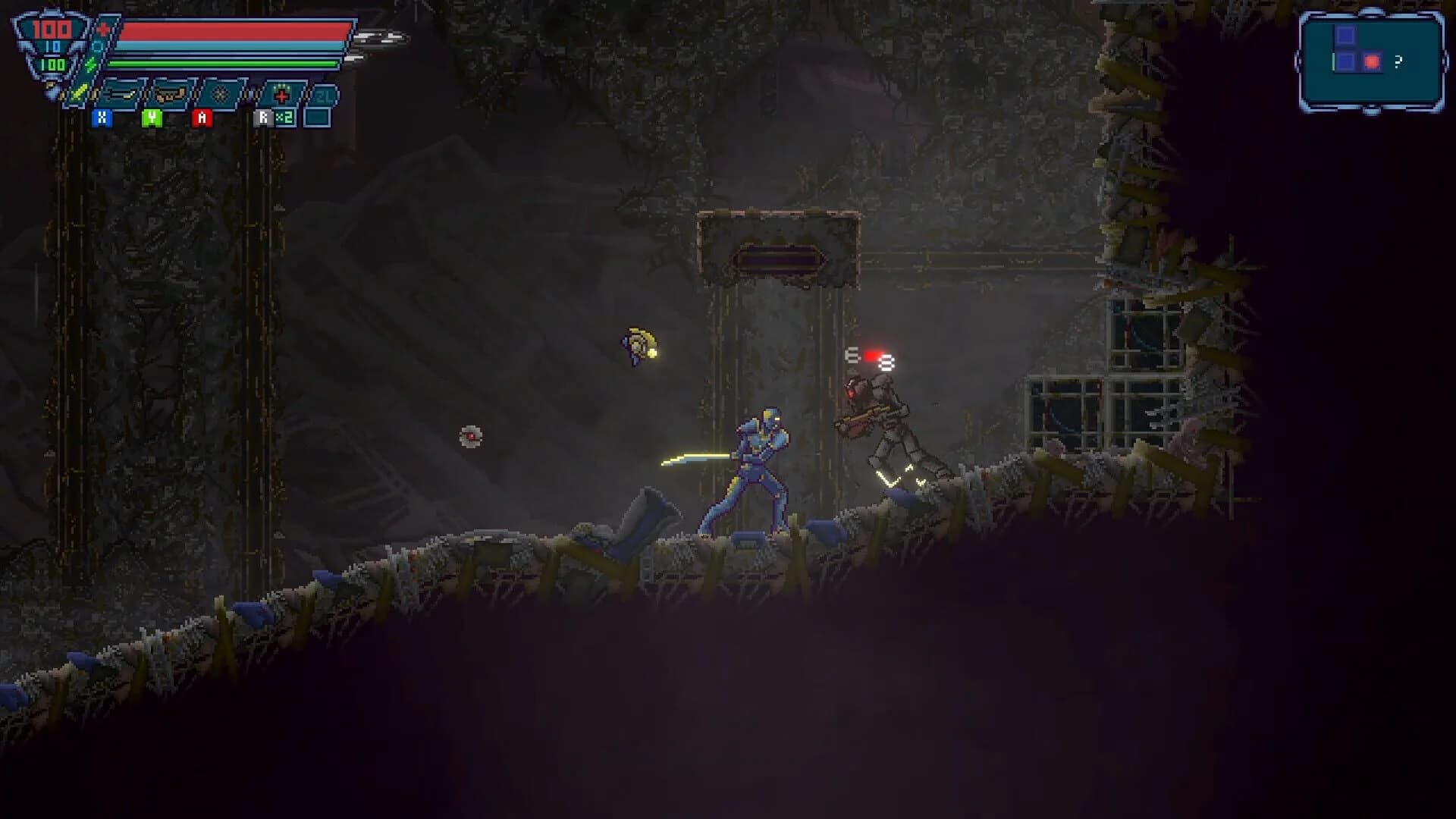The image size is (1456, 819).
Task: Click the question mark beside the minimap
Action: 1398,61
